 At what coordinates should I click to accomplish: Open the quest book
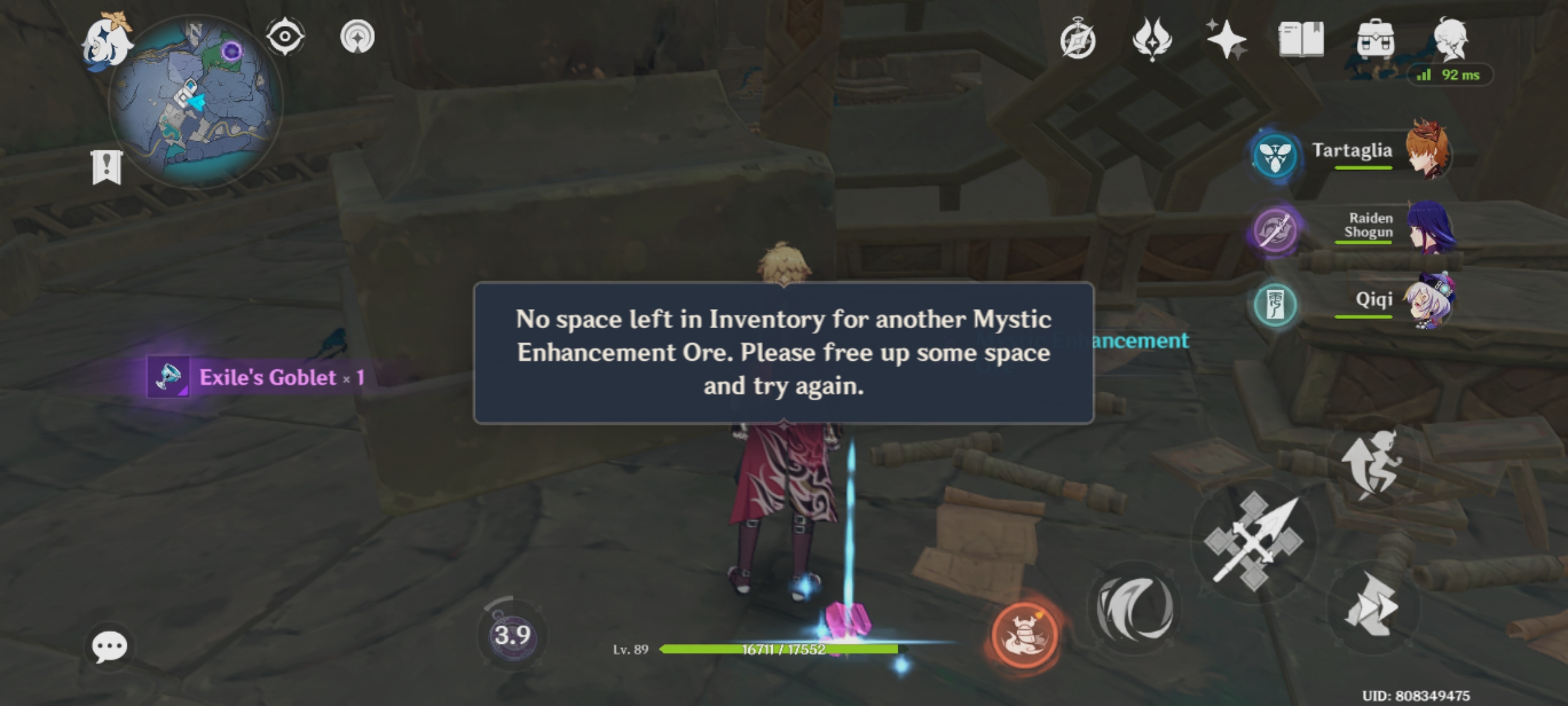(1300, 39)
